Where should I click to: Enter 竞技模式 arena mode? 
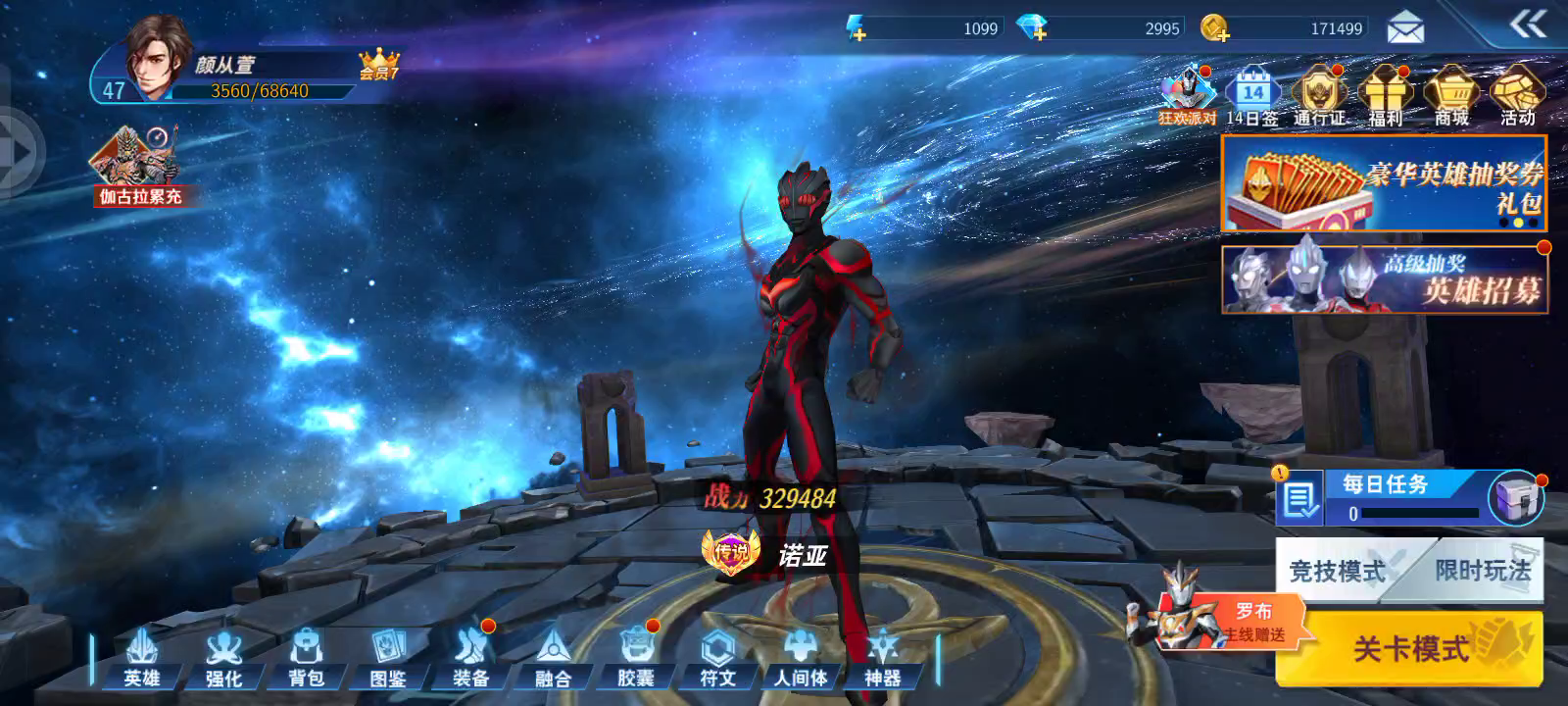pyautogui.click(x=1337, y=570)
